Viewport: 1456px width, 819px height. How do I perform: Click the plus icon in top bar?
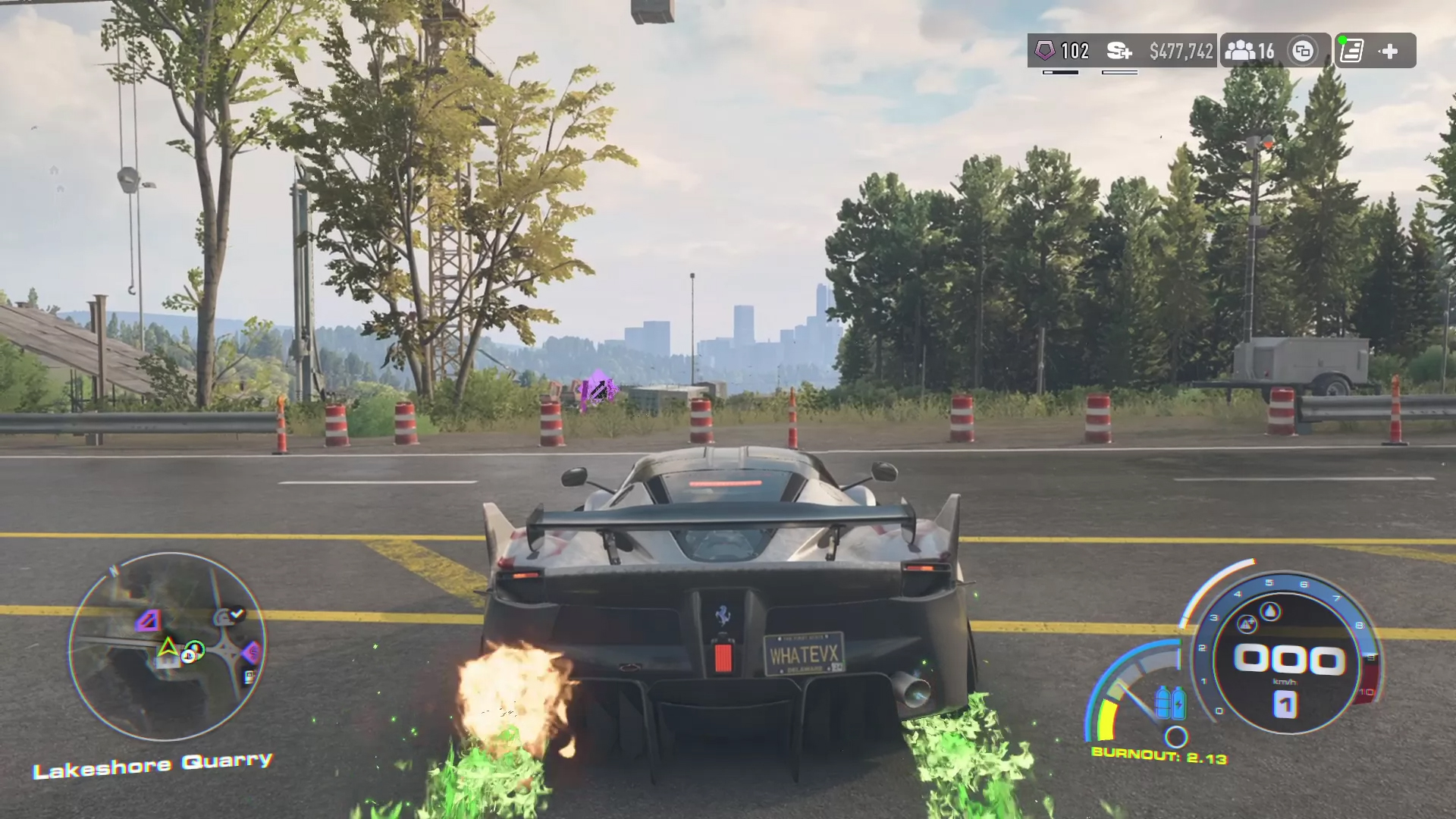point(1389,51)
